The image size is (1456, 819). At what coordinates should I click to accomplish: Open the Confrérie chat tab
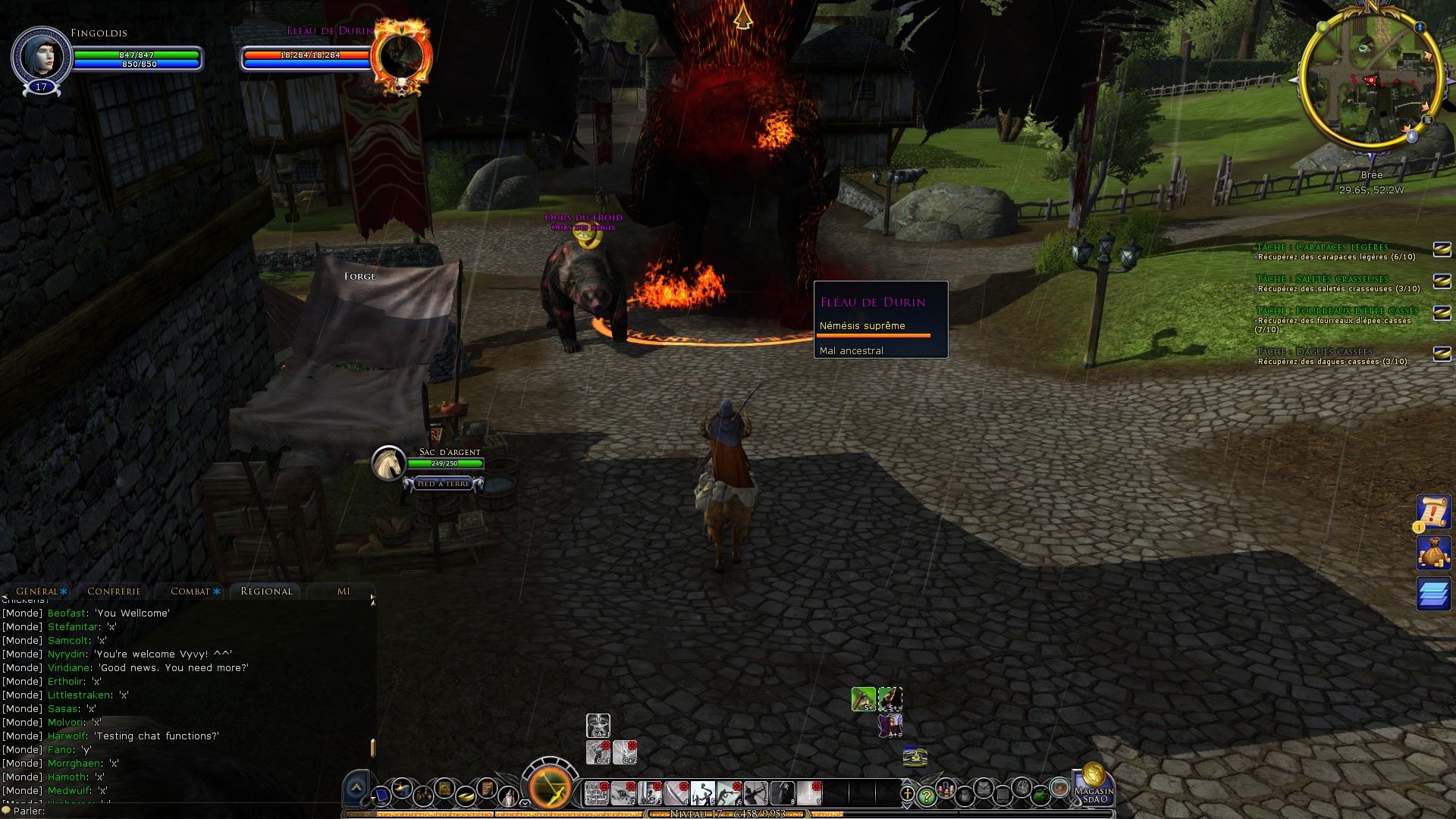pyautogui.click(x=114, y=591)
